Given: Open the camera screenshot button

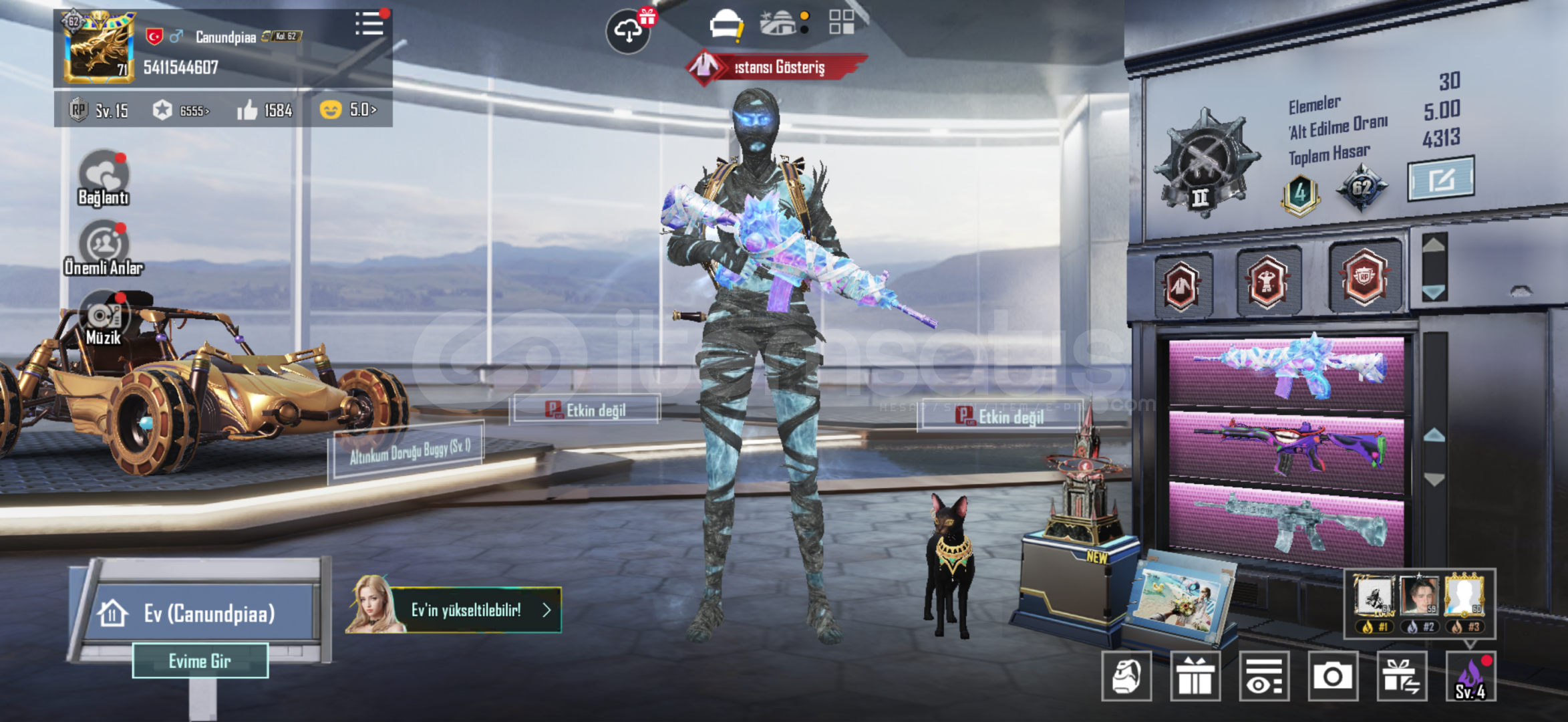Looking at the screenshot, I should click(x=1332, y=677).
